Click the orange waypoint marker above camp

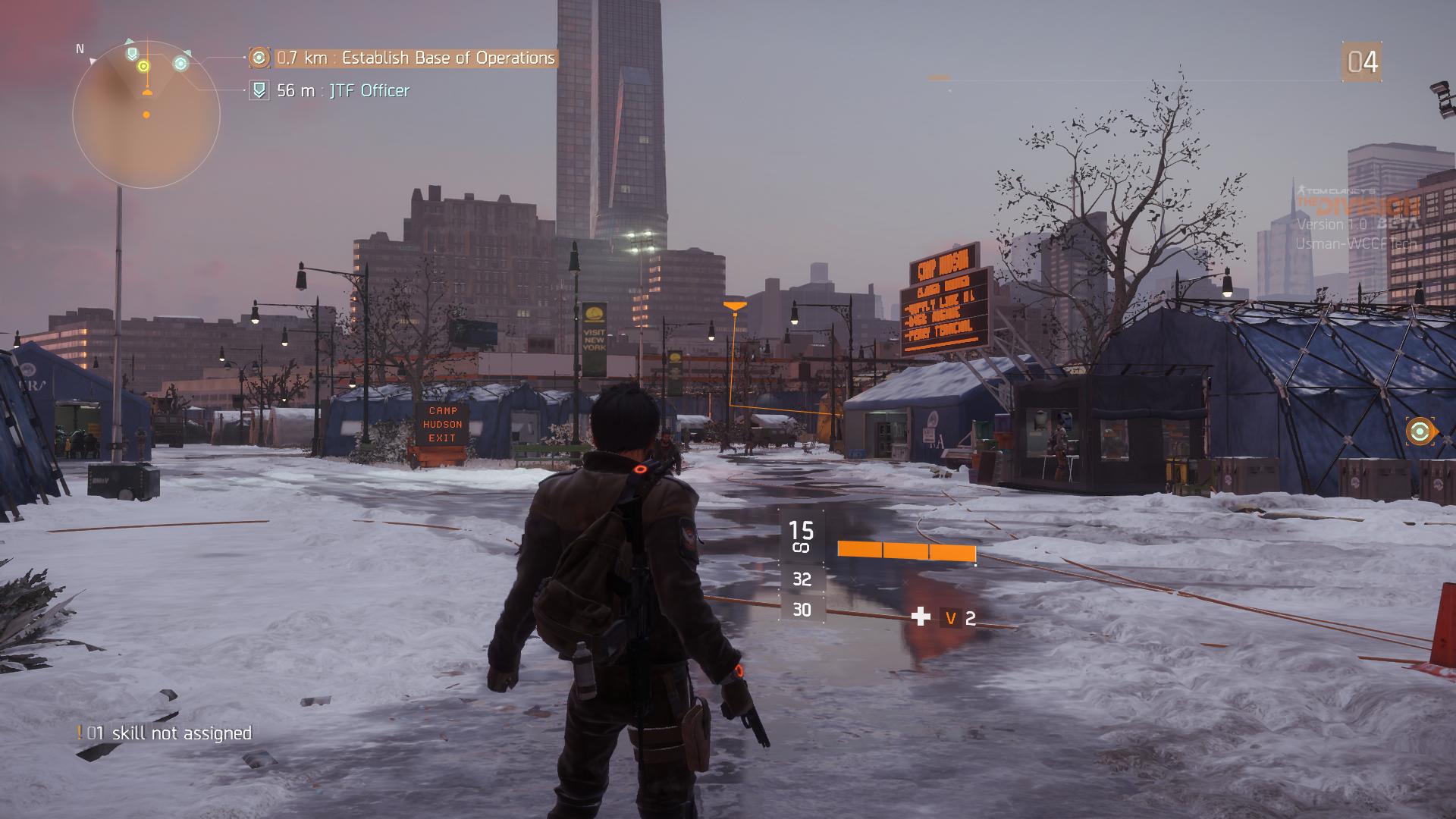pyautogui.click(x=734, y=306)
